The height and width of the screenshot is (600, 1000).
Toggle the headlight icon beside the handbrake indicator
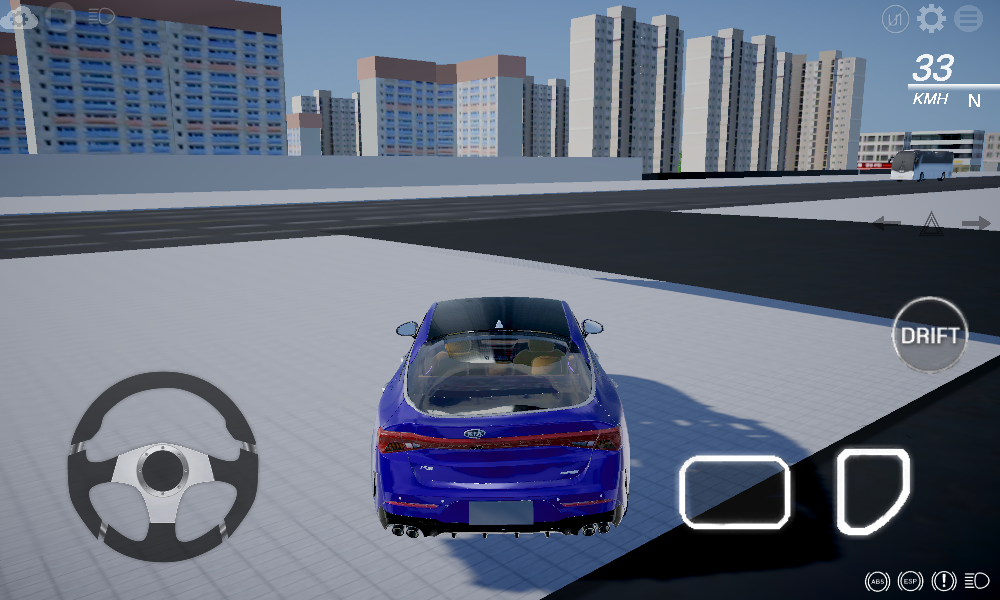point(976,581)
